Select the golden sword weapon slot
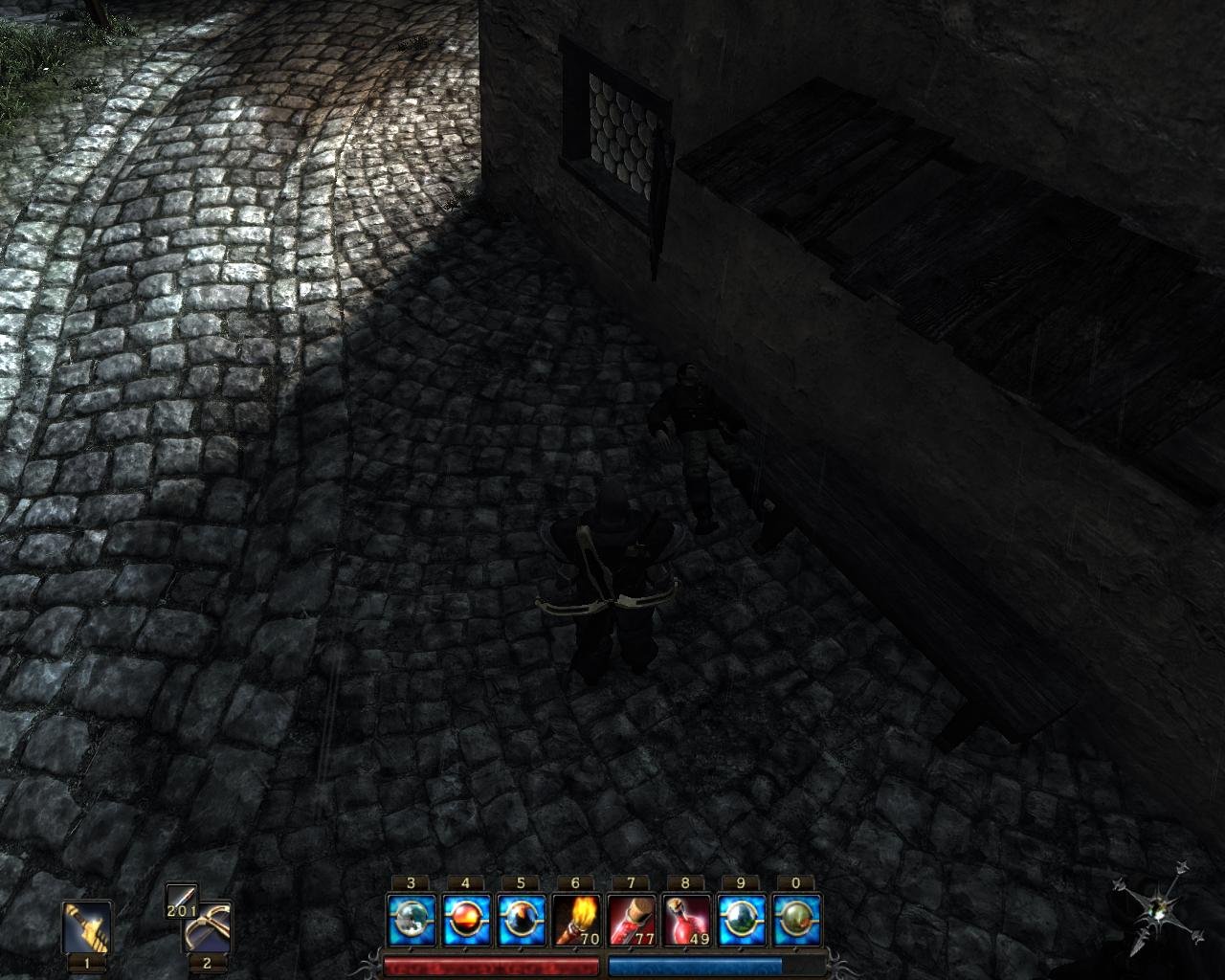Screen dimensions: 1225x980 (87, 926)
